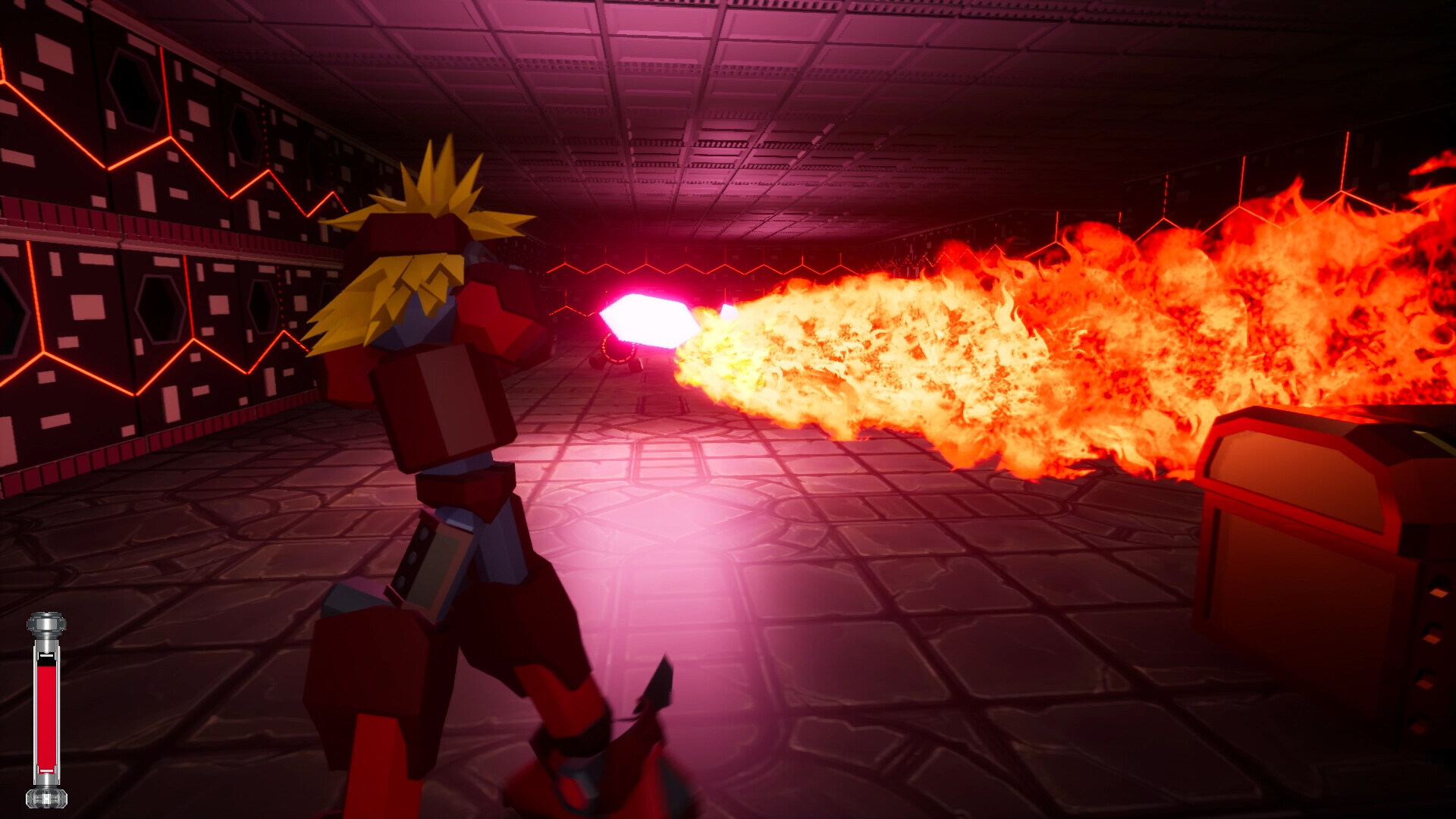Click the enemy turret behind the muzzle flash
Viewport: 1456px width, 819px height.
[x=618, y=356]
